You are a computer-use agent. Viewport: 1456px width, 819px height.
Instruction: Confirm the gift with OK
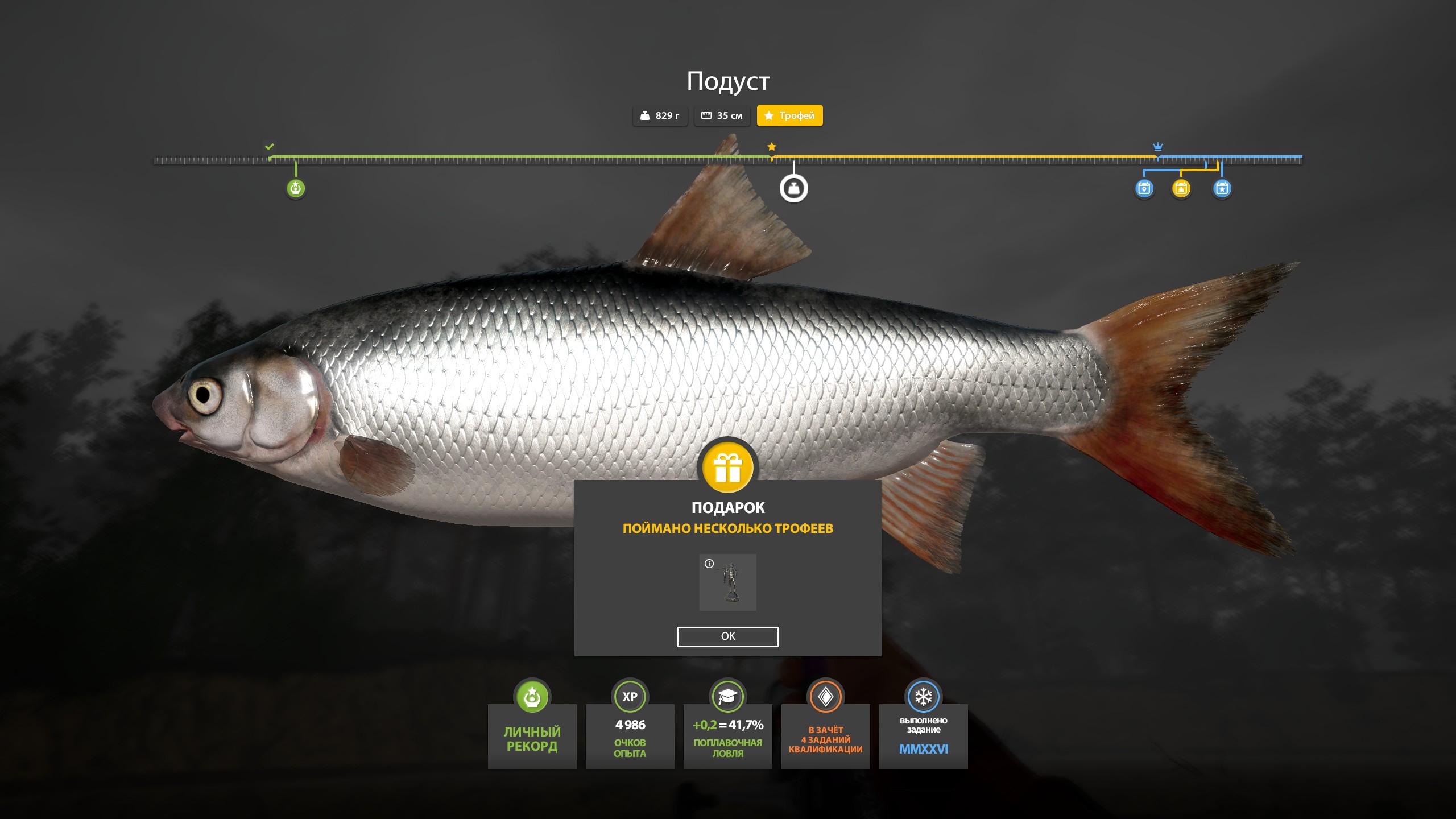727,636
